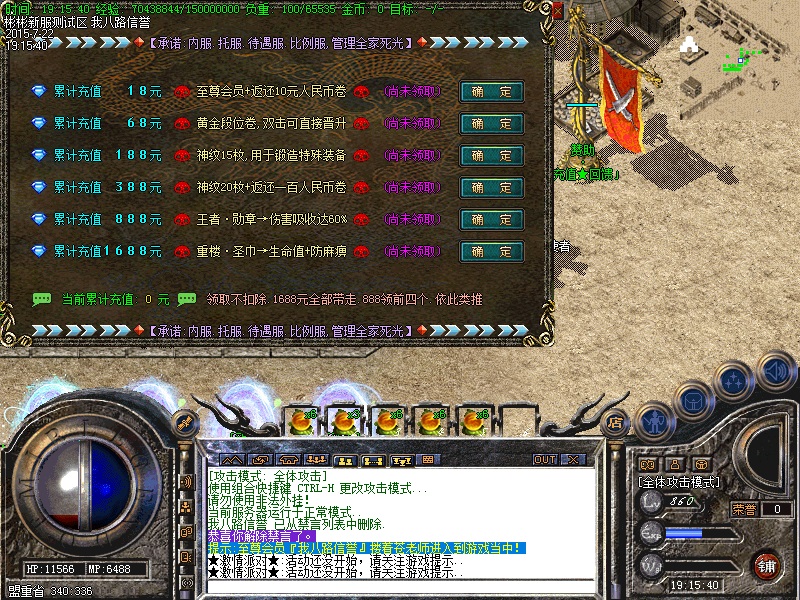Confirm the 188 yuan recharge reward
Viewport: 800px width, 600px height.
pos(491,156)
